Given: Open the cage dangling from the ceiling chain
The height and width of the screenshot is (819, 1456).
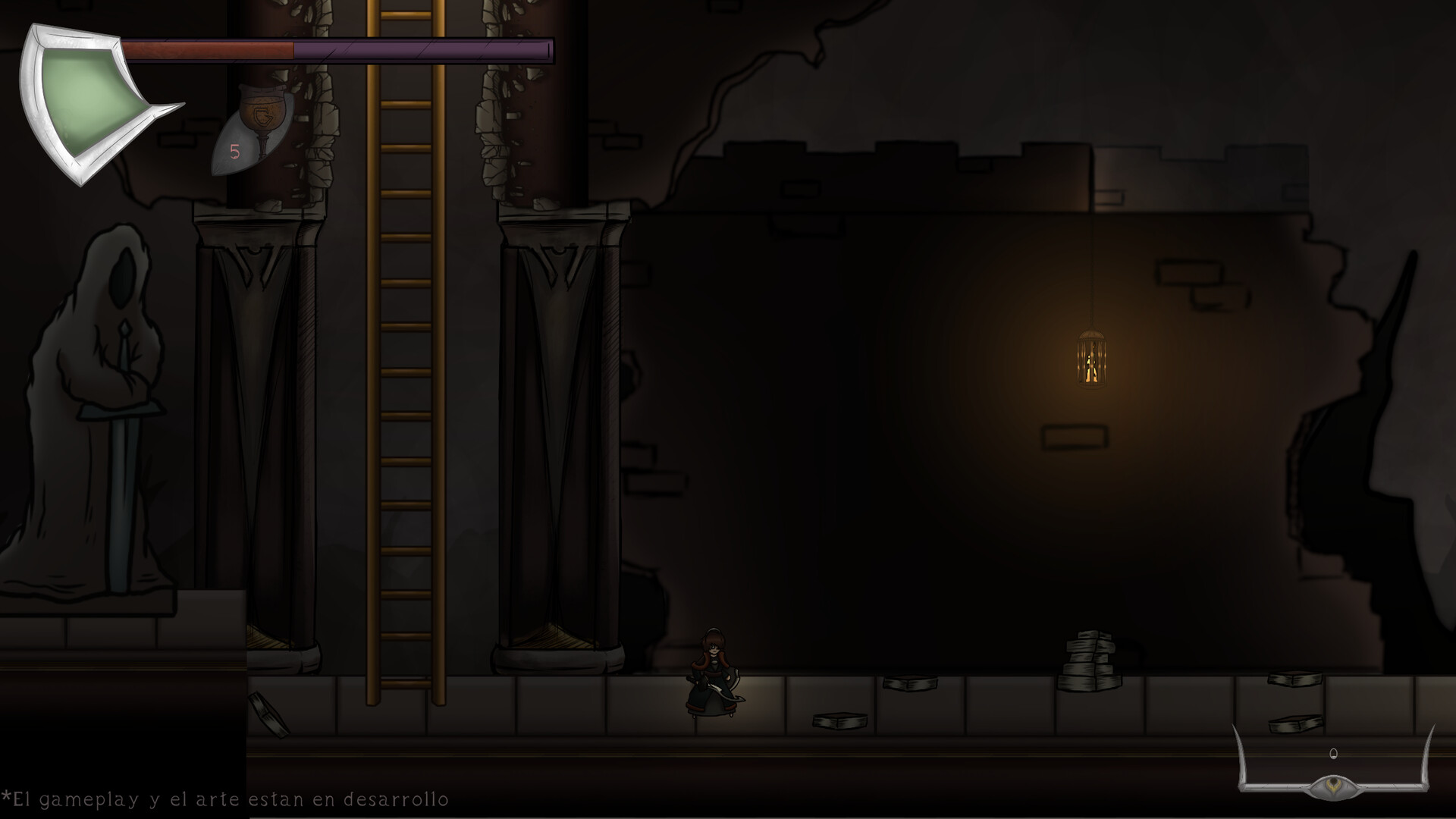Looking at the screenshot, I should [1092, 364].
